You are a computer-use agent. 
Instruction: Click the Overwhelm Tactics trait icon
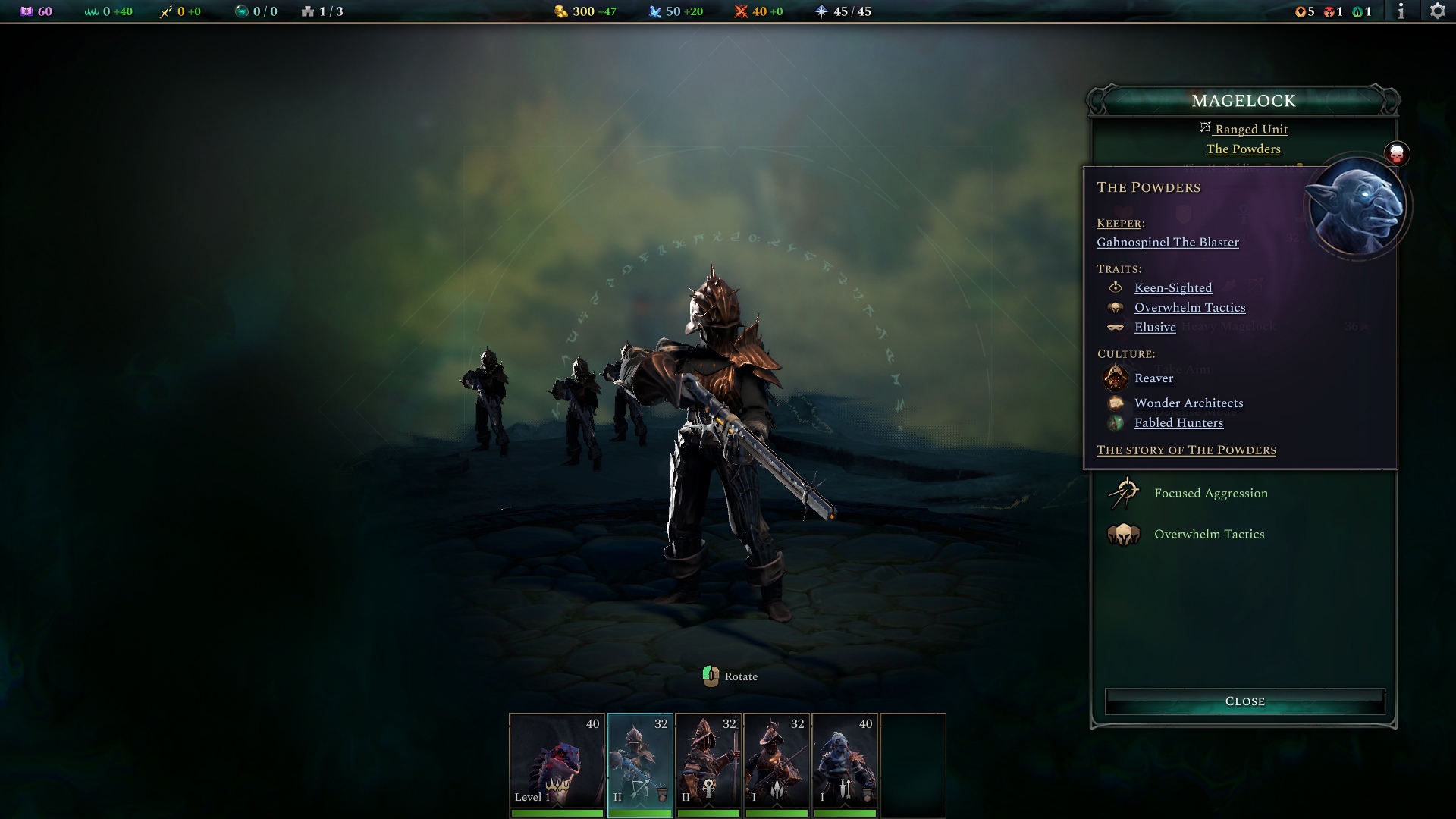pos(1116,307)
